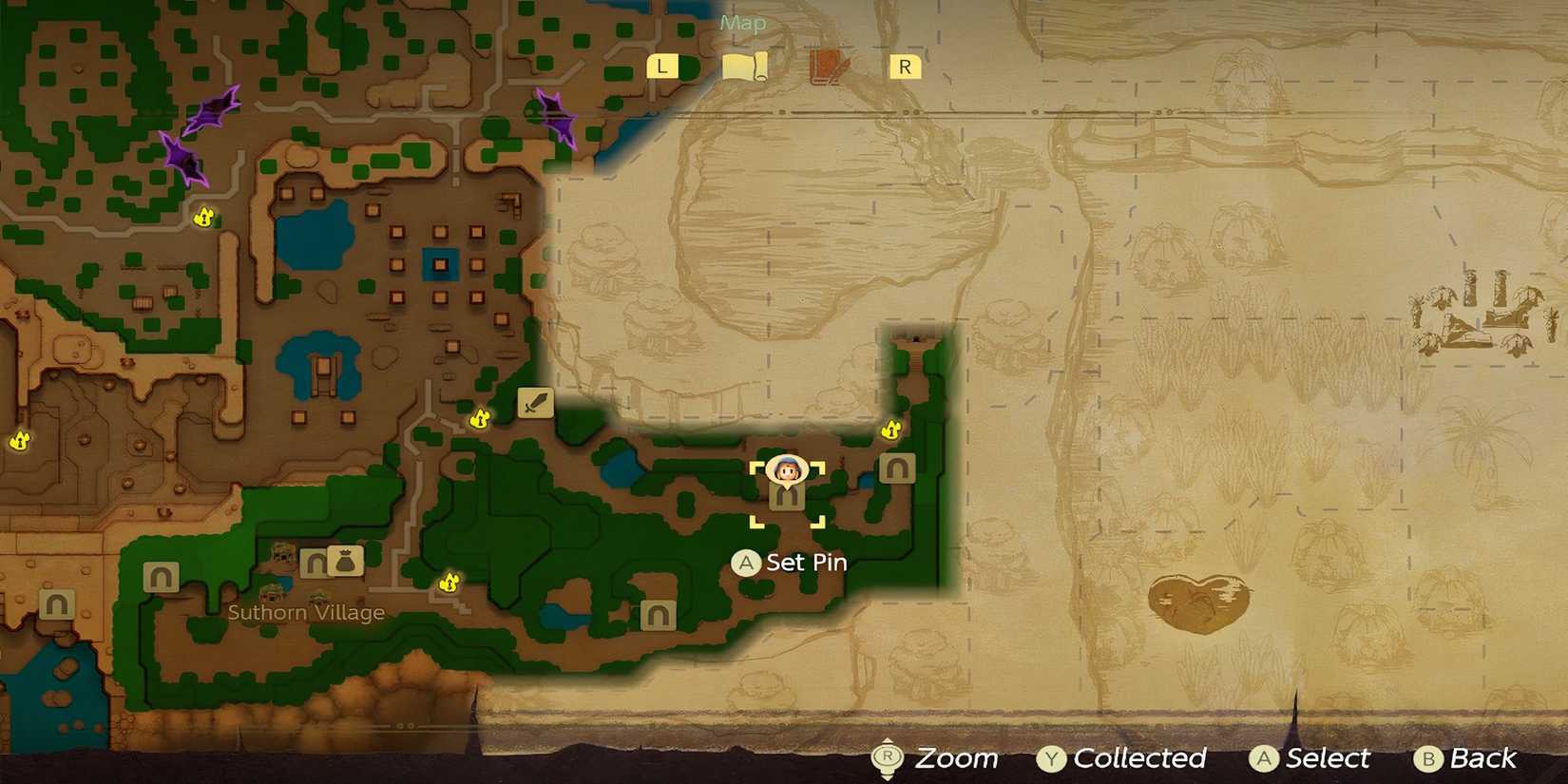Select the scroll-shaped Map icon at top
Viewport: 1568px width, 784px height.
(746, 65)
